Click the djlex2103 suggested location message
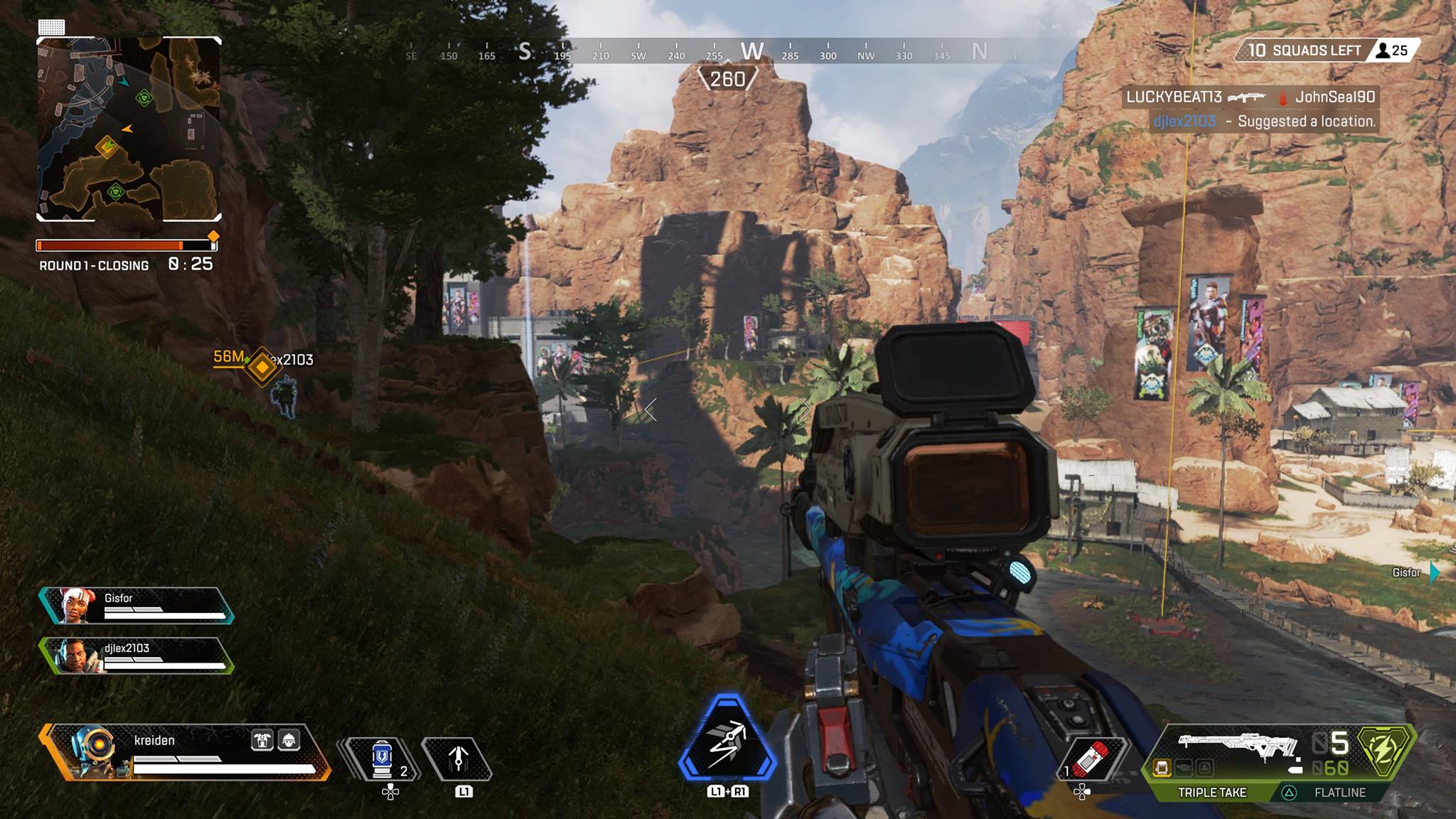 pyautogui.click(x=1263, y=122)
